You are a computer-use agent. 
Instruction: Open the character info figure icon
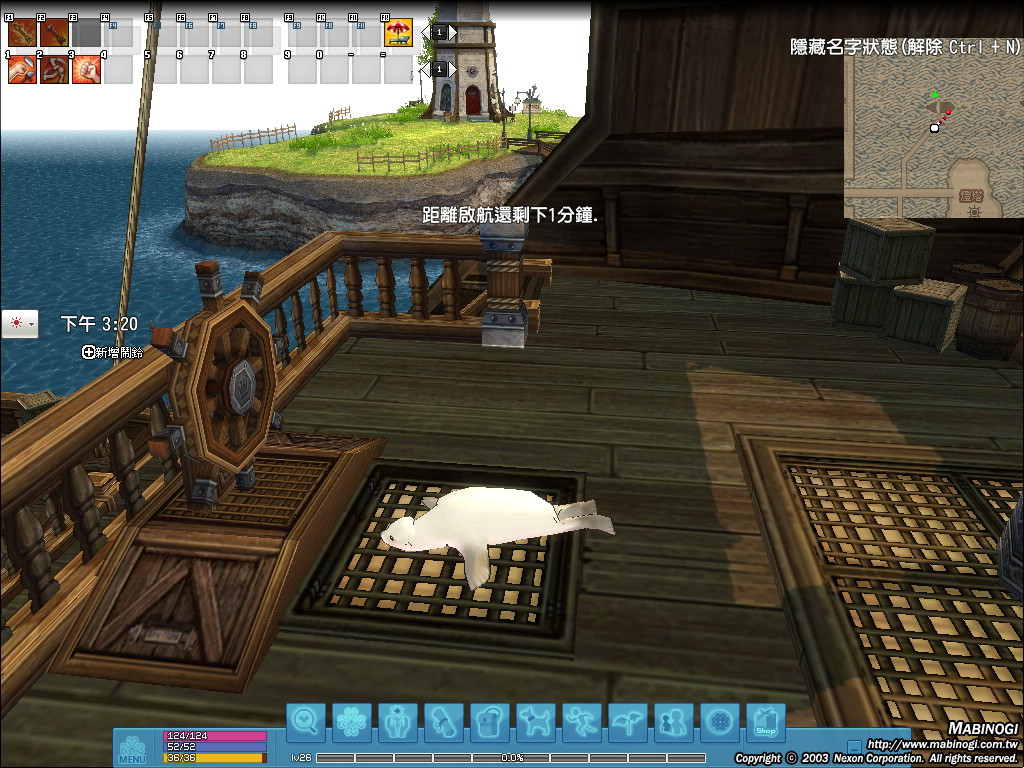398,721
